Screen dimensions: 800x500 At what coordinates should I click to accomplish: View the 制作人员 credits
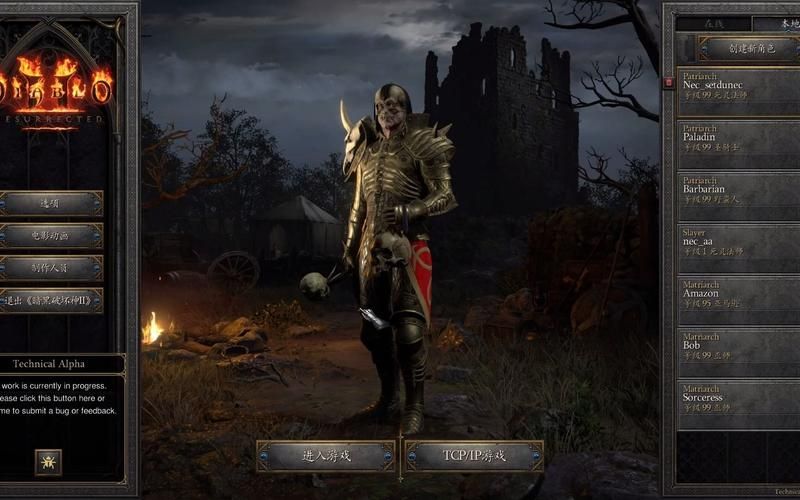pyautogui.click(x=51, y=268)
